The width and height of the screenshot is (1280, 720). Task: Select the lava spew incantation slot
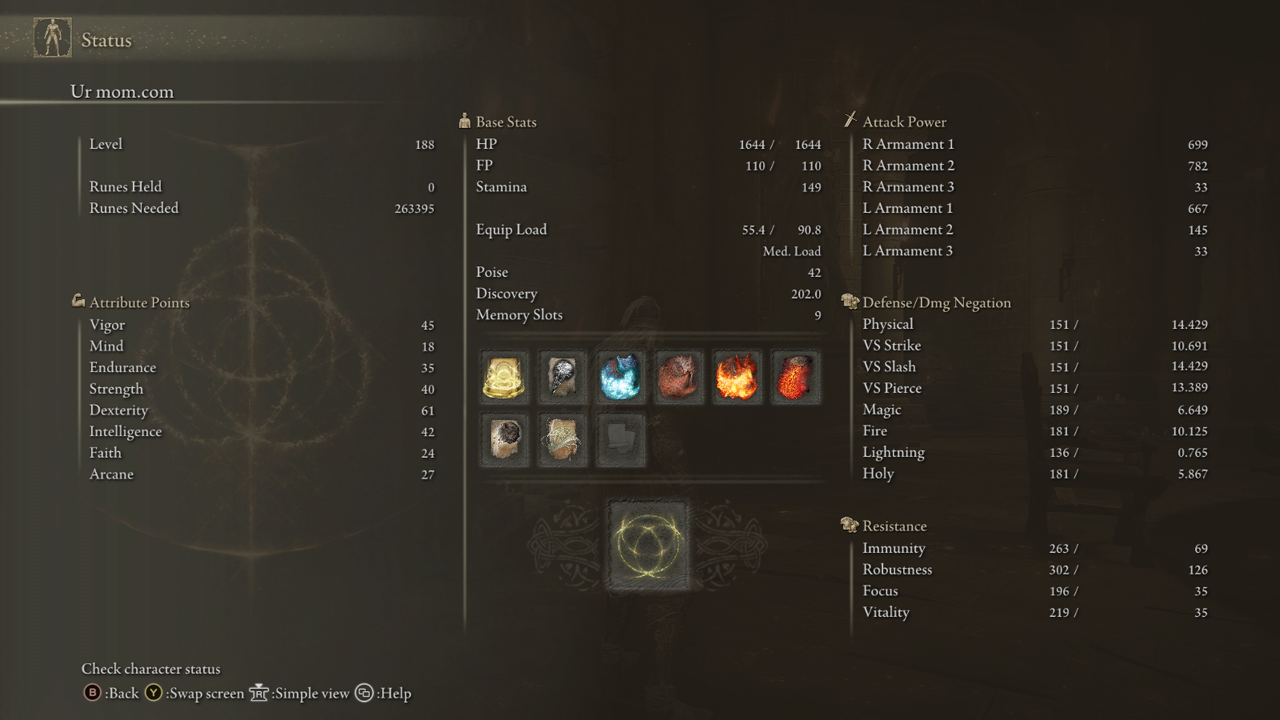click(x=795, y=376)
